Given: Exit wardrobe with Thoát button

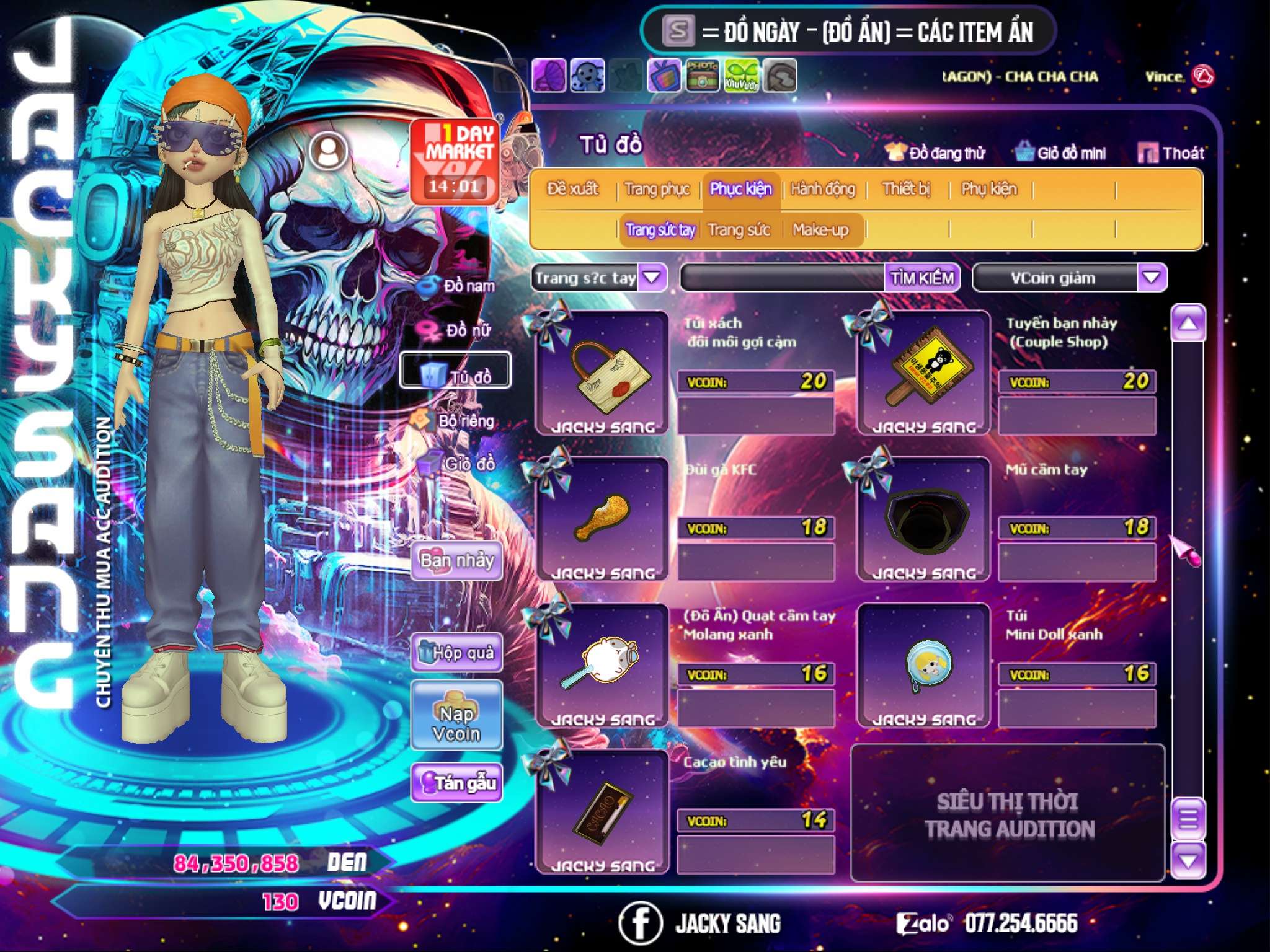Looking at the screenshot, I should 1171,153.
